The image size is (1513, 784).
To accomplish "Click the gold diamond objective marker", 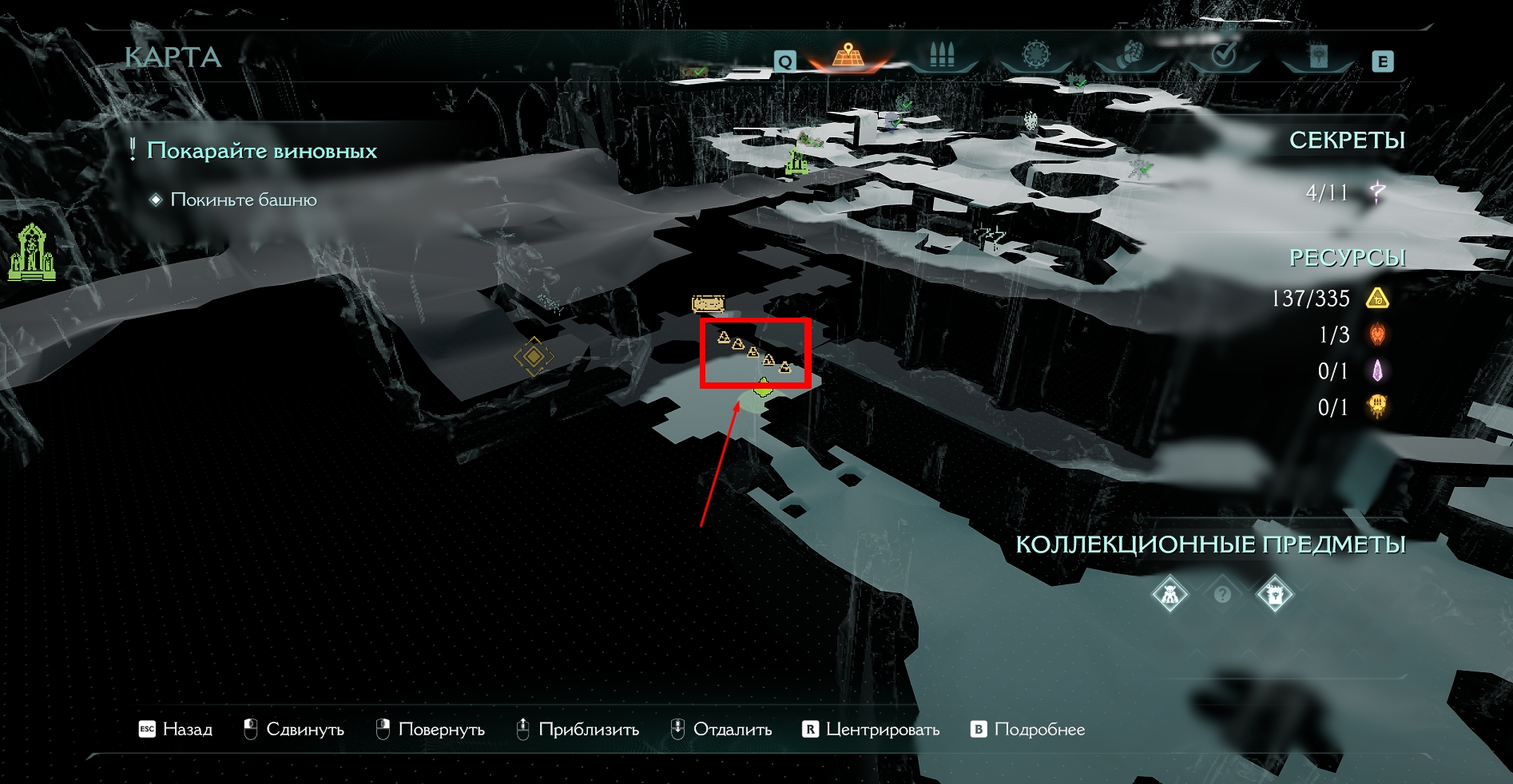I will (x=533, y=356).
